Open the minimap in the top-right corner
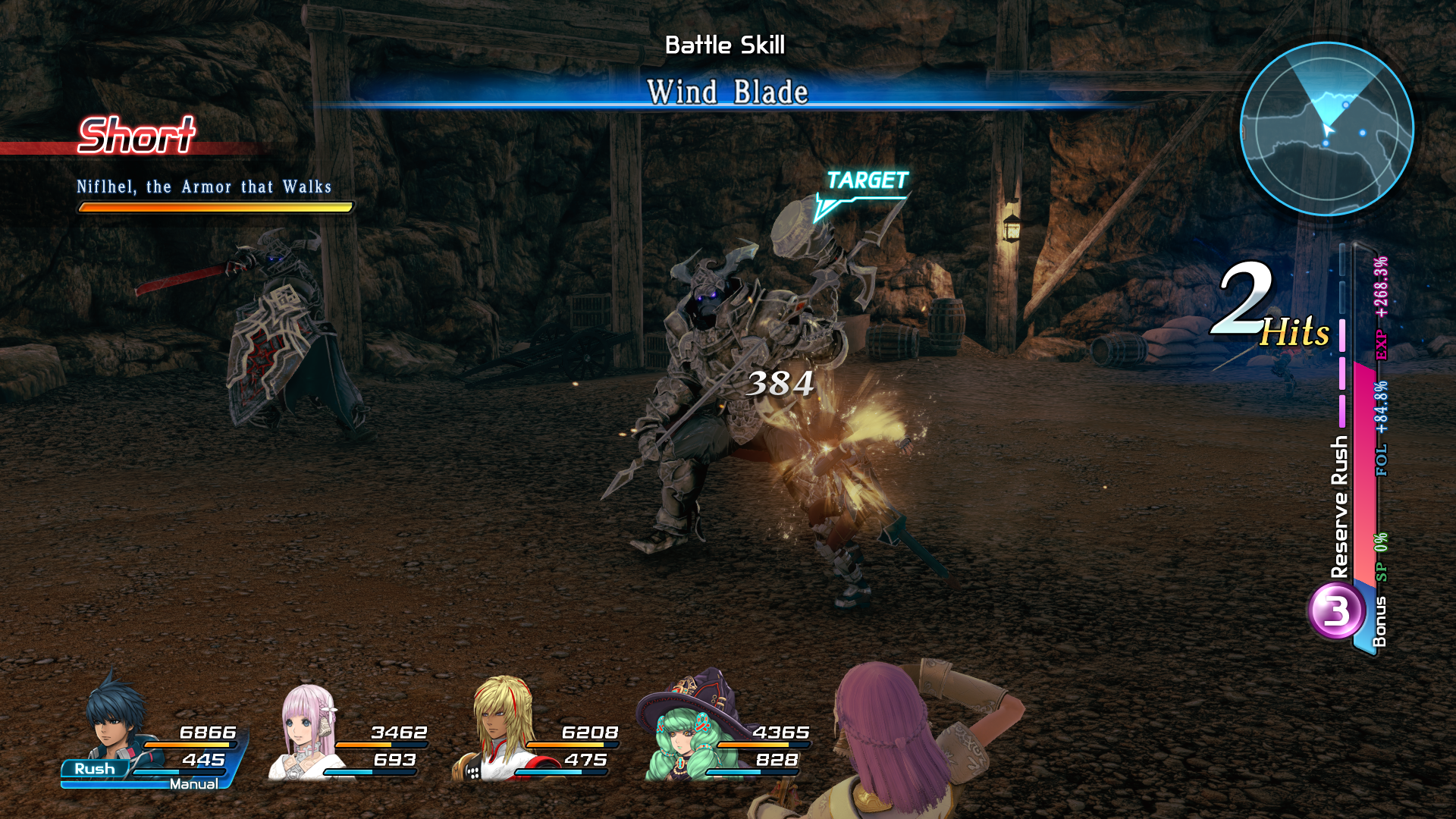This screenshot has height=819, width=1456. [x=1331, y=129]
